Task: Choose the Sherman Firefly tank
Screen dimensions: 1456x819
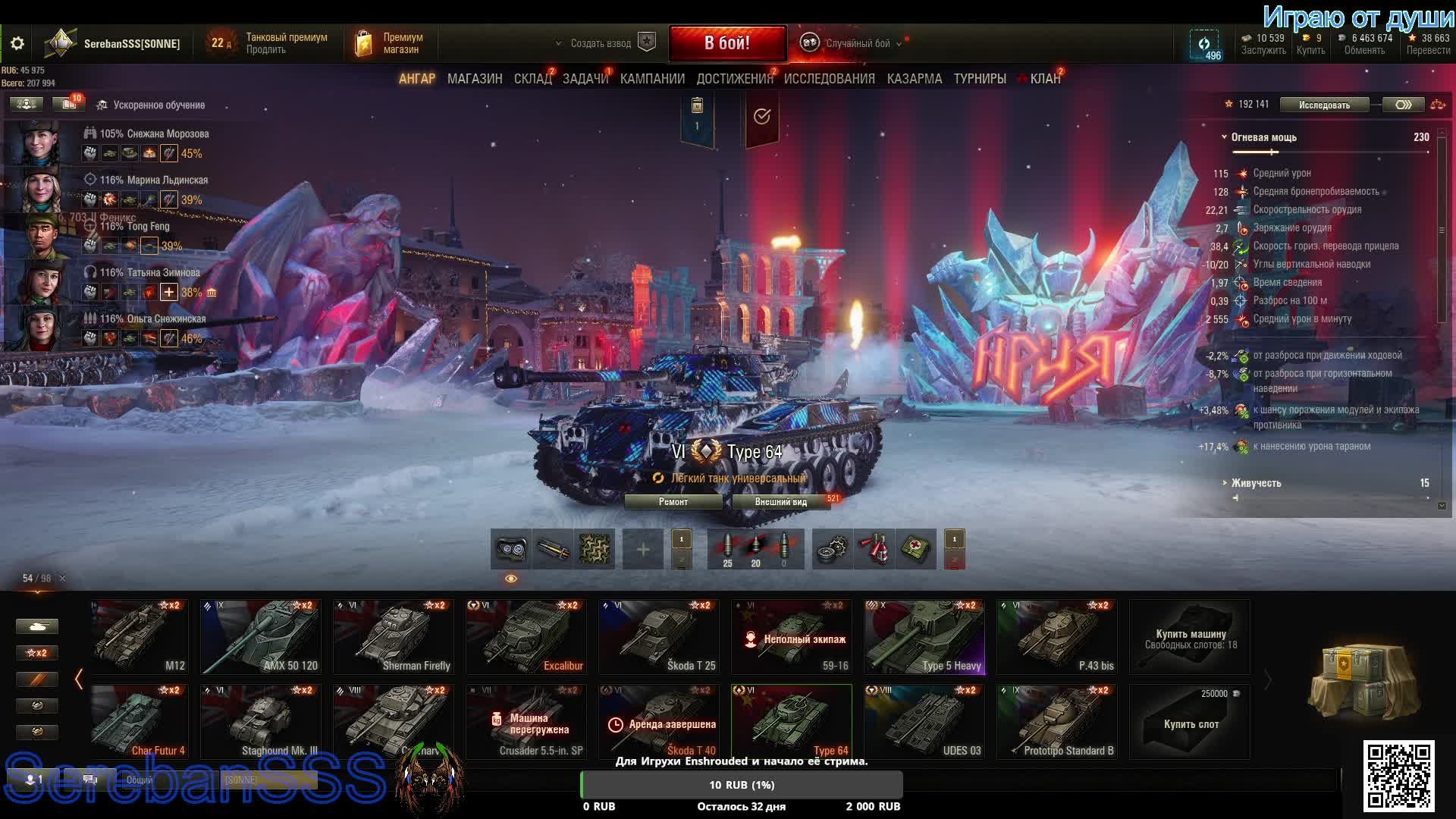Action: point(393,637)
